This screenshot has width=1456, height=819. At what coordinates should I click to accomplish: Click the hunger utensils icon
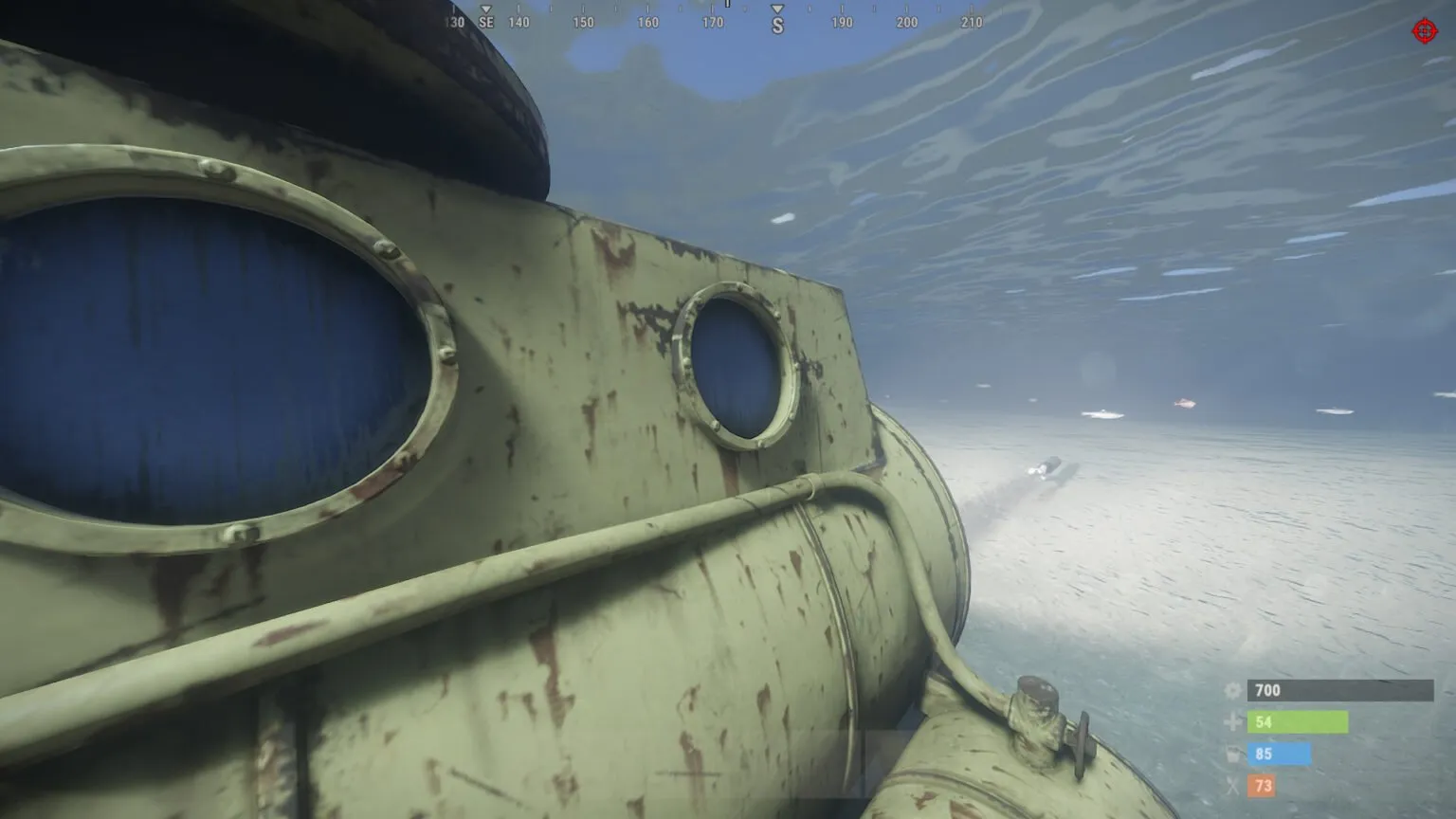pyautogui.click(x=1232, y=786)
